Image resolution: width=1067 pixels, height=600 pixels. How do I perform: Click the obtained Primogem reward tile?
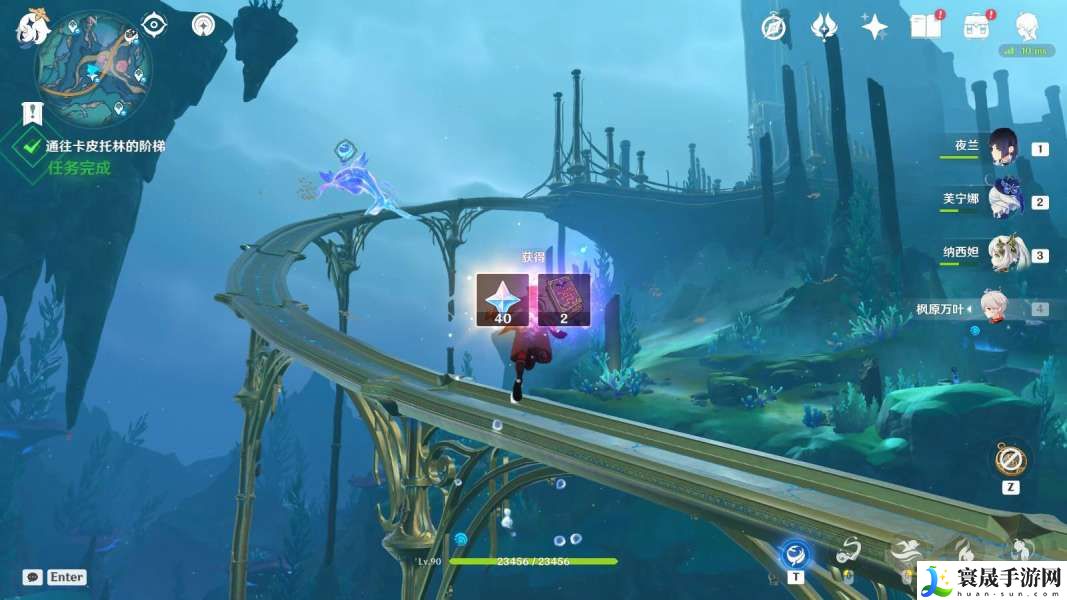[502, 299]
